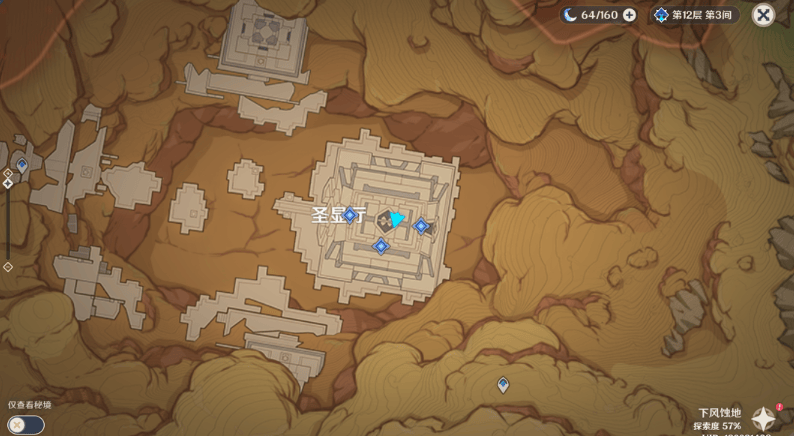Zoom out using the slider's bottom diamond
The width and height of the screenshot is (794, 436).
click(8, 267)
